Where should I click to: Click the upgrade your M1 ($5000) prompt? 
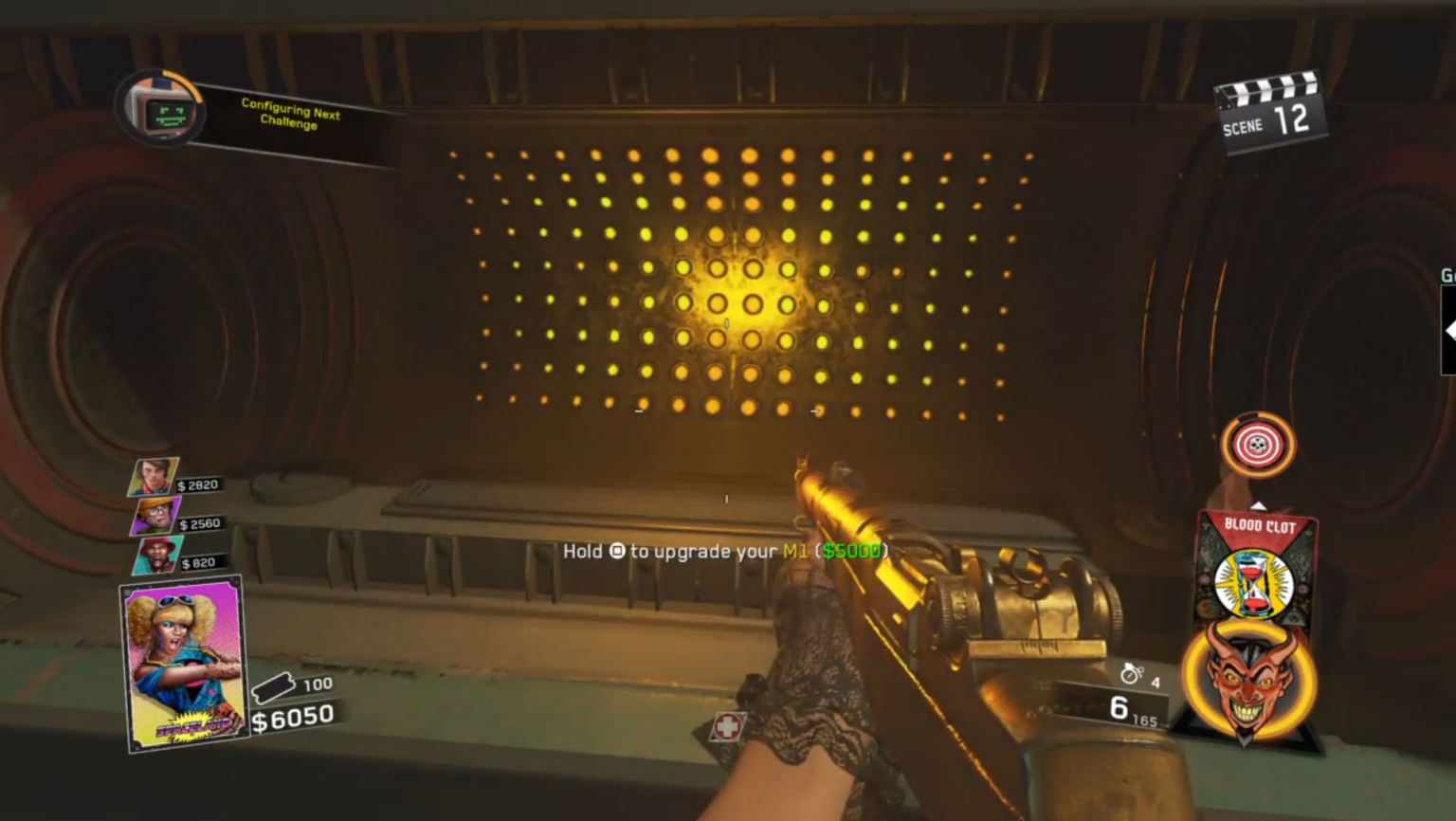click(x=726, y=551)
